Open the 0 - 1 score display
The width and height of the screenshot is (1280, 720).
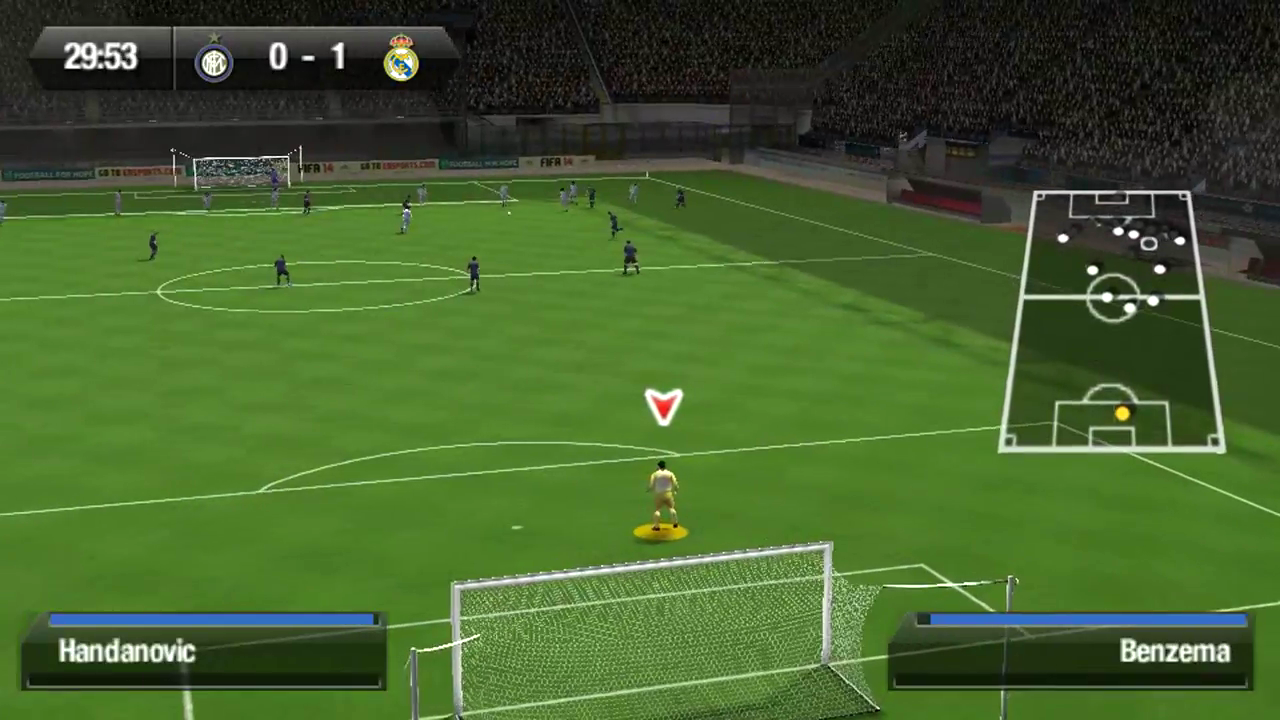pyautogui.click(x=307, y=57)
